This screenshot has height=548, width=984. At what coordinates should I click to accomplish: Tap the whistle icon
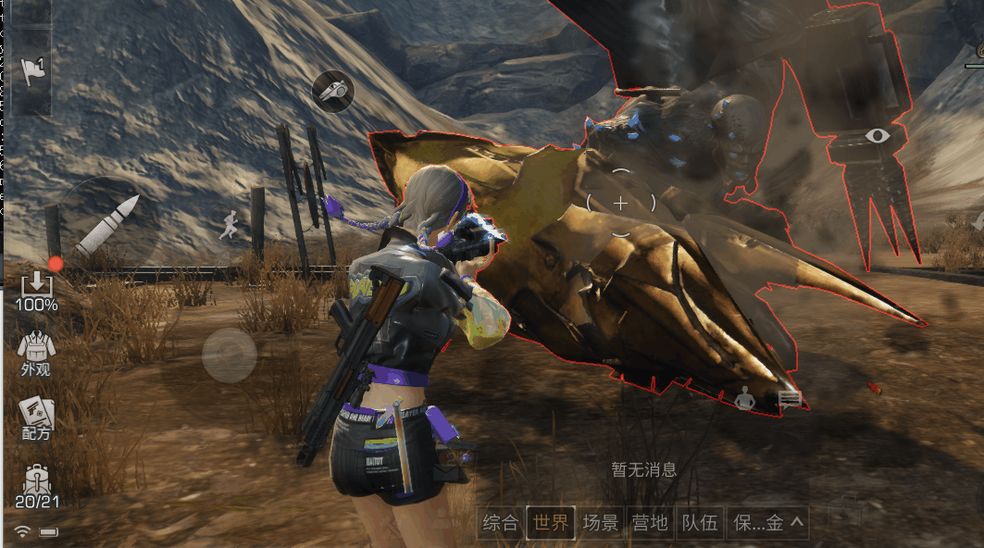pos(332,91)
